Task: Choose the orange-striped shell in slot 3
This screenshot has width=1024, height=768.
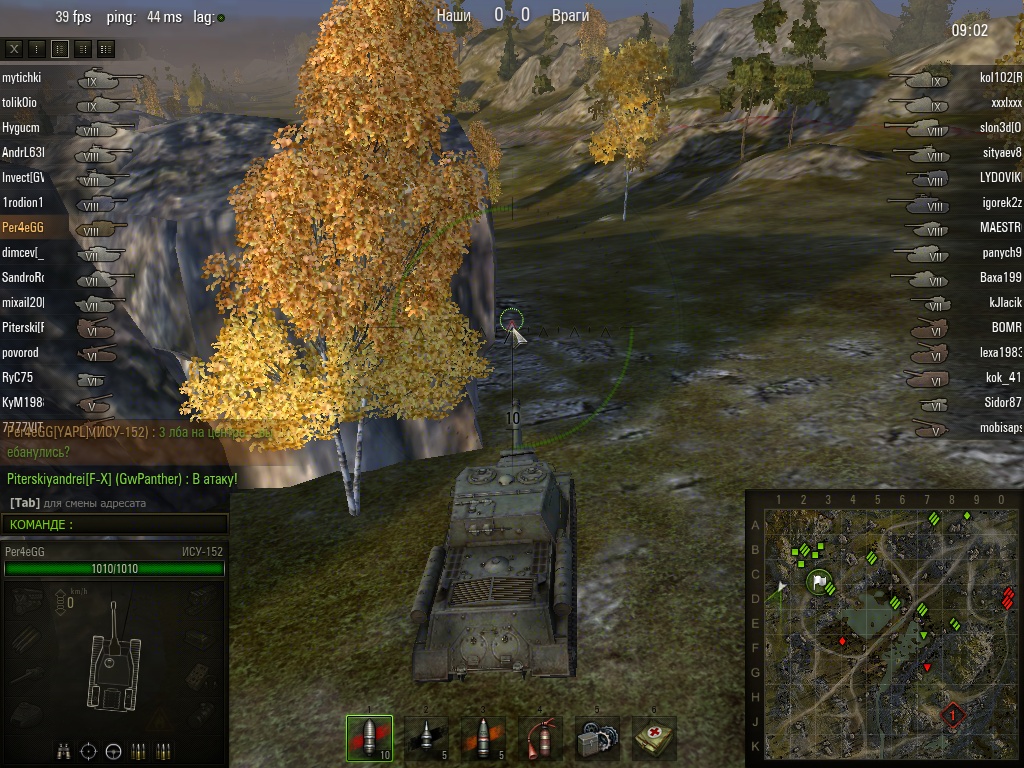Action: [483, 739]
